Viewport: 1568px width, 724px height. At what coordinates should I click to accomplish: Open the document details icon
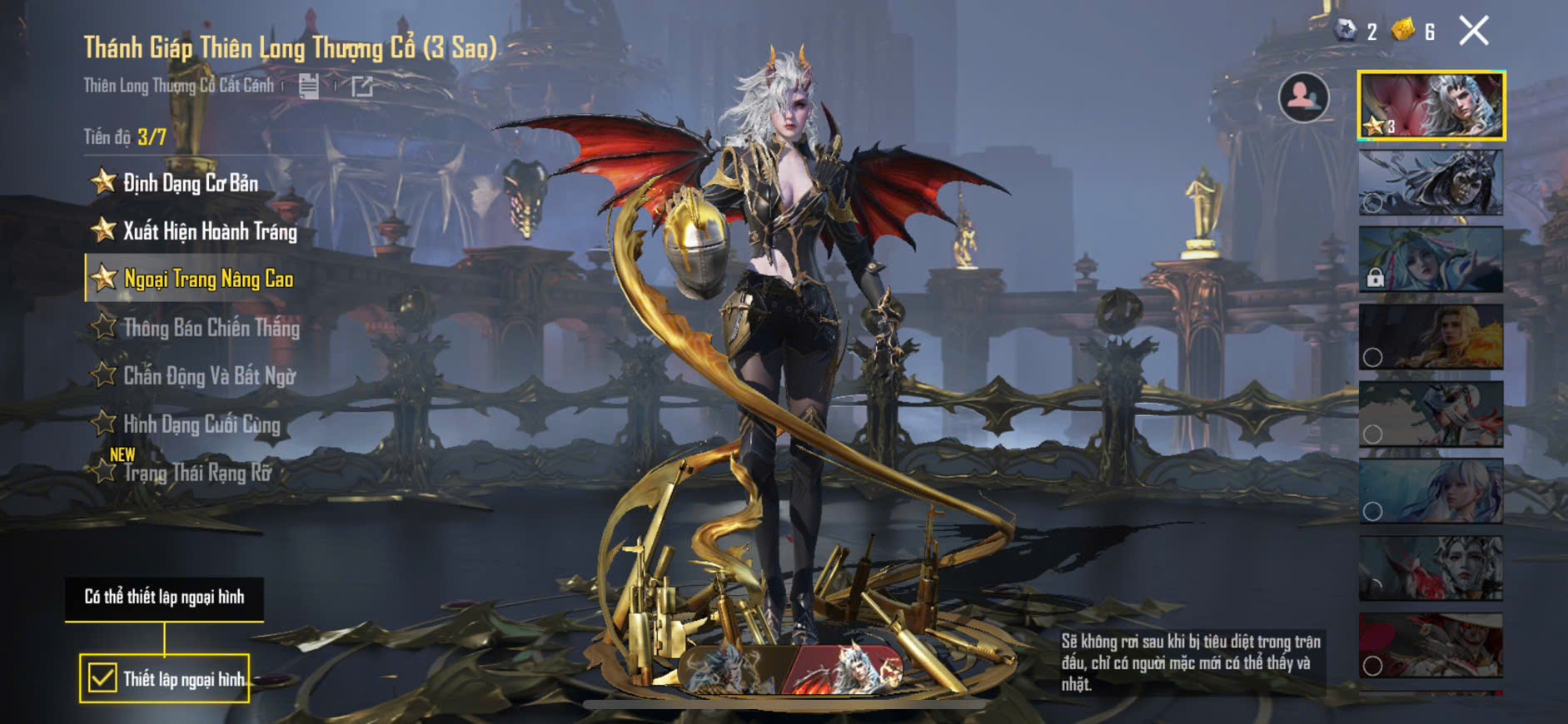[309, 86]
